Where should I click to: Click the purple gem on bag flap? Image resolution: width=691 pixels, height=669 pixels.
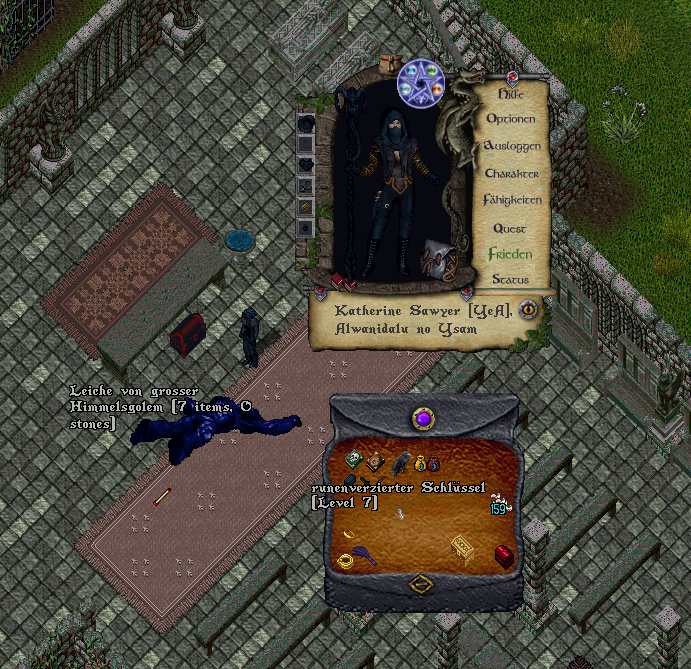pyautogui.click(x=423, y=418)
